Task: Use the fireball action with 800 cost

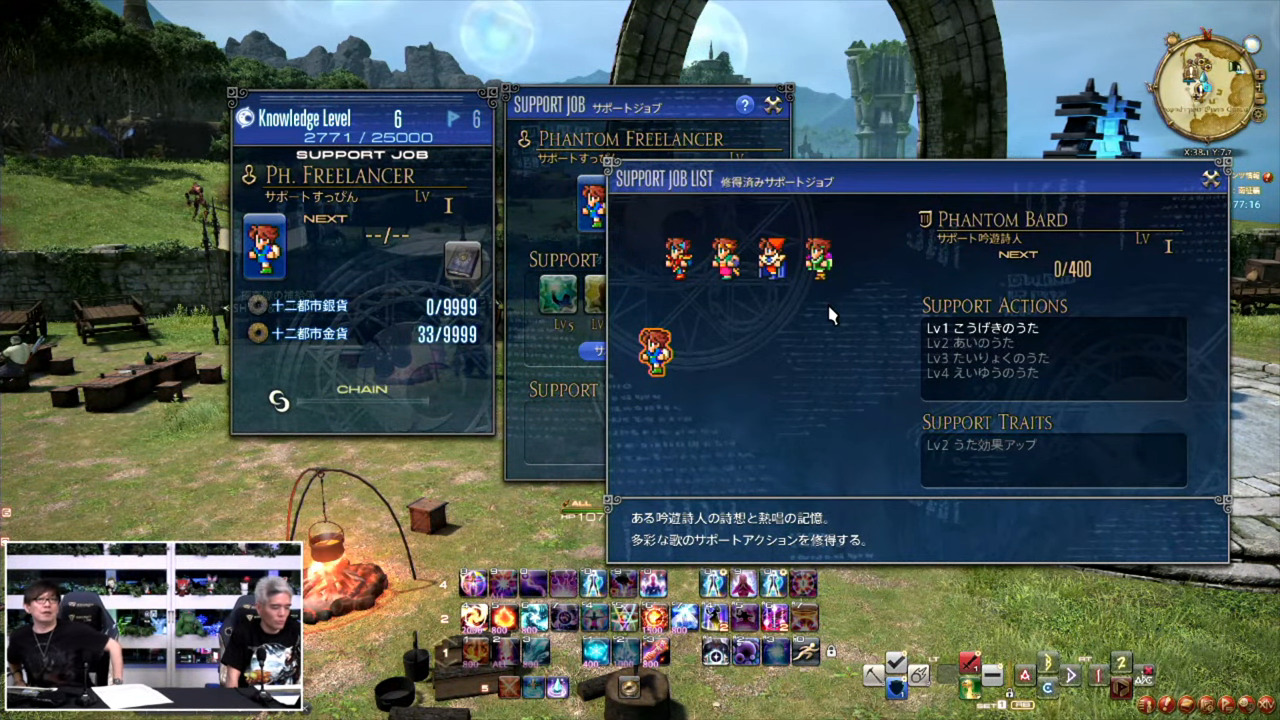Action: tap(504, 617)
